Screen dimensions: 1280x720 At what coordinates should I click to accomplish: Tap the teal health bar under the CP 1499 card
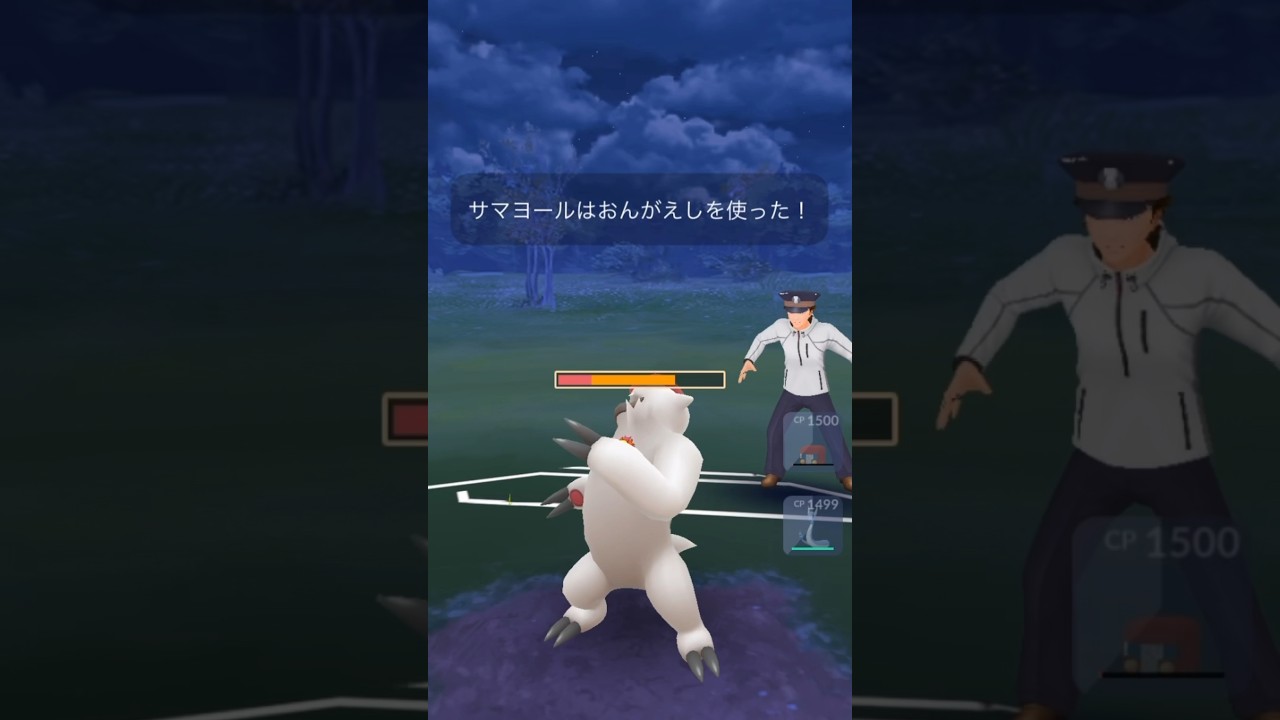812,548
